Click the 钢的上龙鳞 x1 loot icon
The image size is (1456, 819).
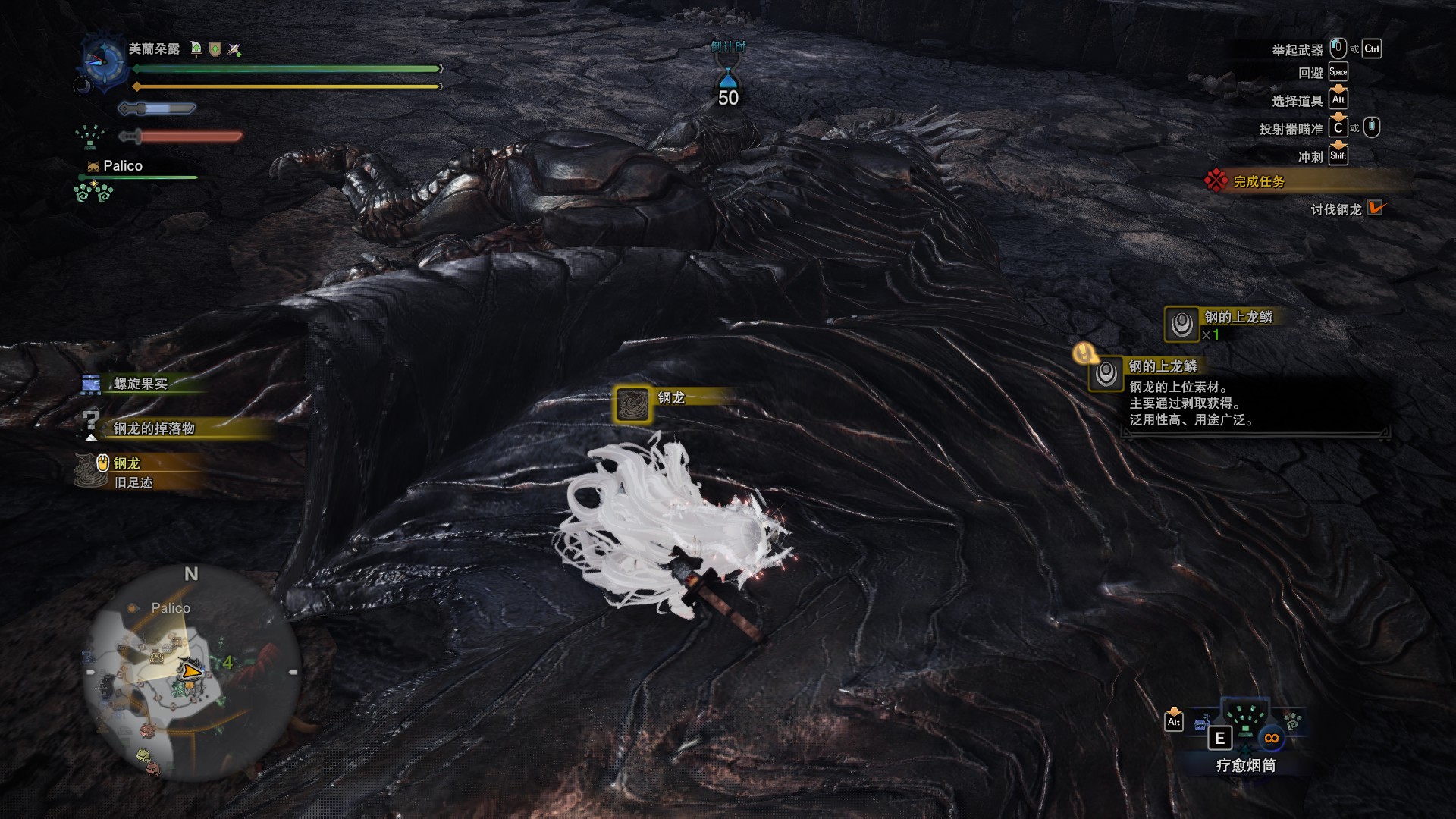[x=1181, y=324]
